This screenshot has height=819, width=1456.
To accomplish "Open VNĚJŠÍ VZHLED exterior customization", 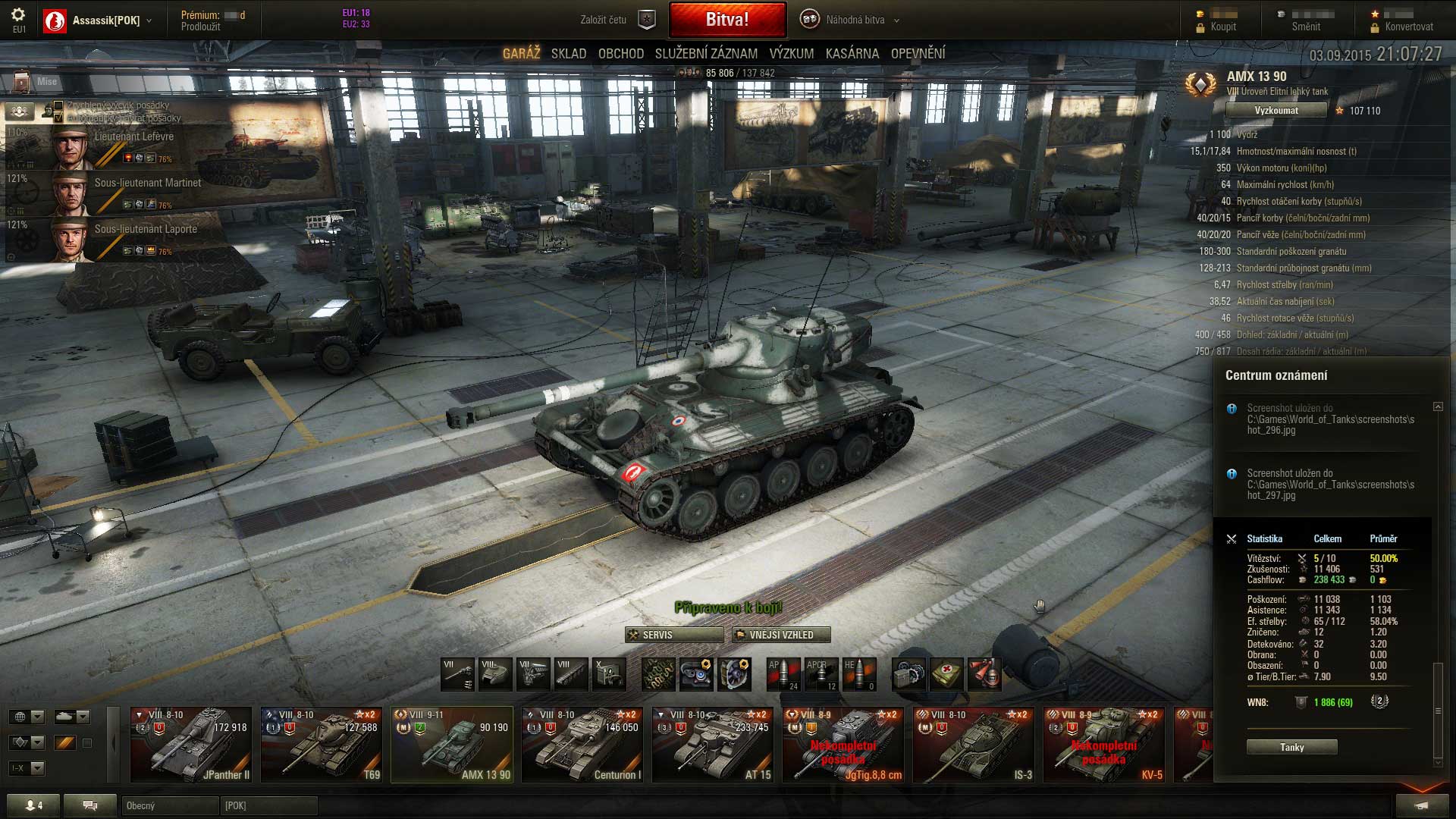I will pos(781,635).
